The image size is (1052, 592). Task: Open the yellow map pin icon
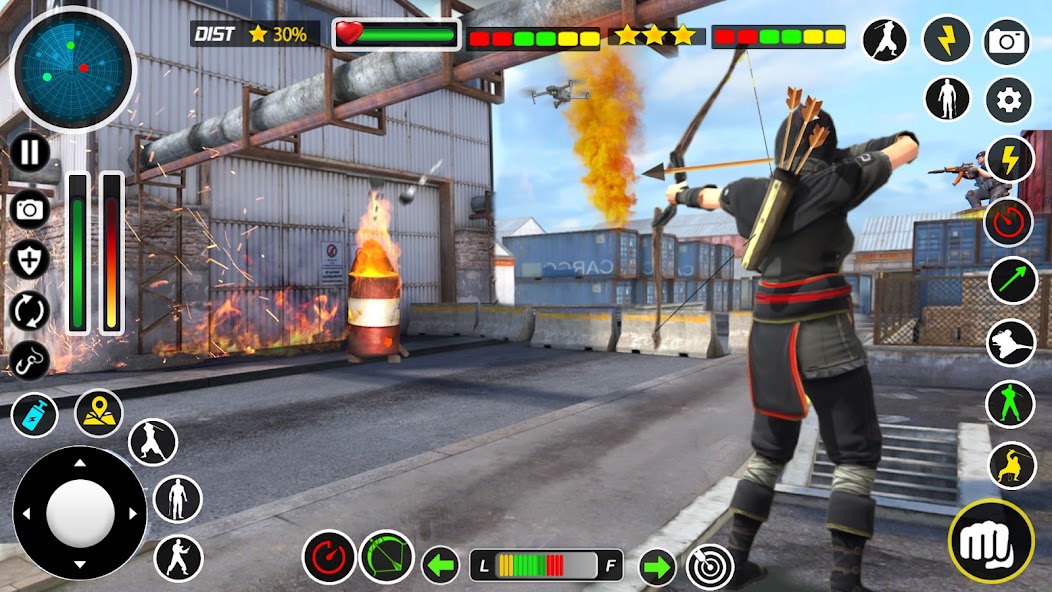pos(98,413)
